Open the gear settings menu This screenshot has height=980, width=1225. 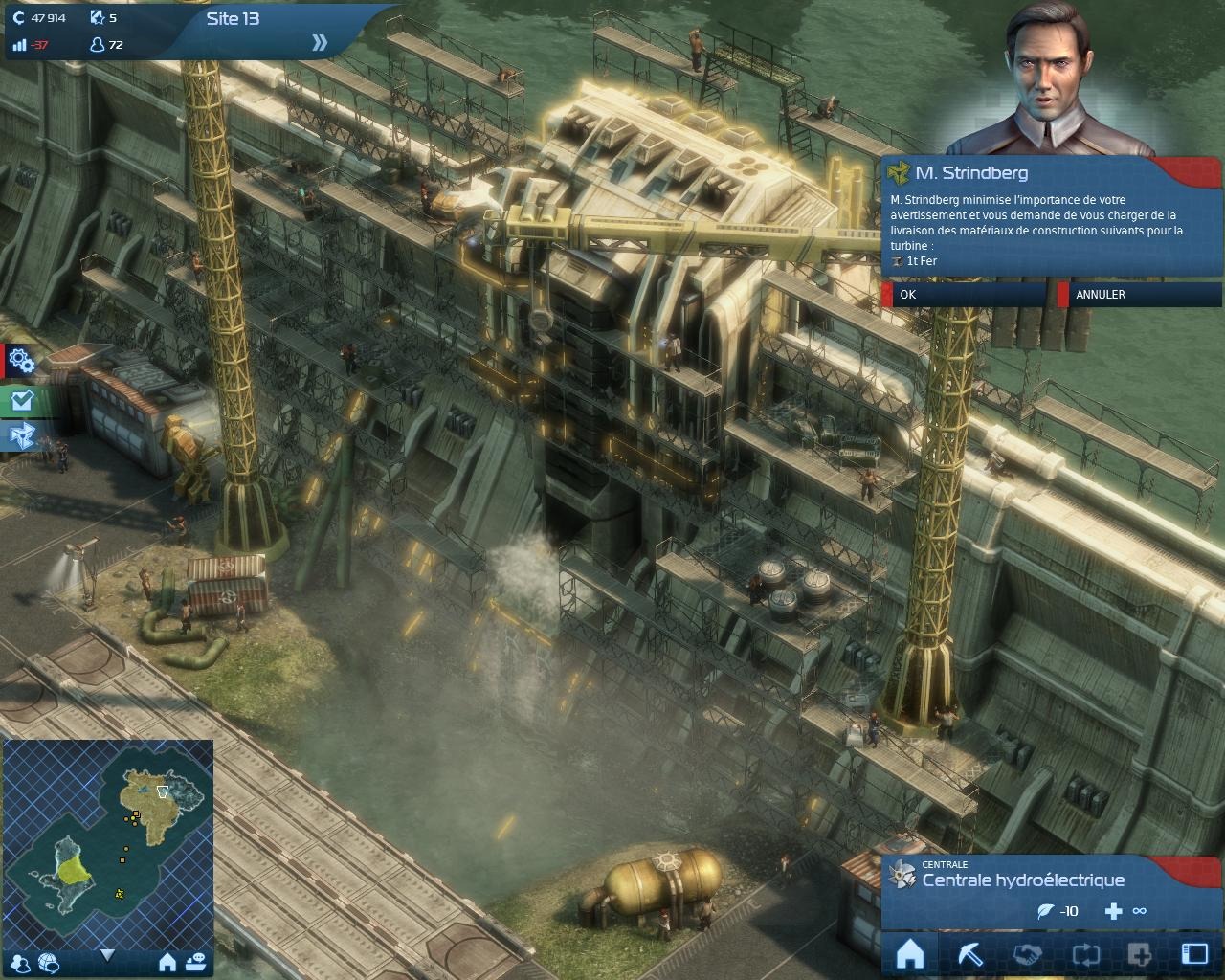[x=21, y=361]
